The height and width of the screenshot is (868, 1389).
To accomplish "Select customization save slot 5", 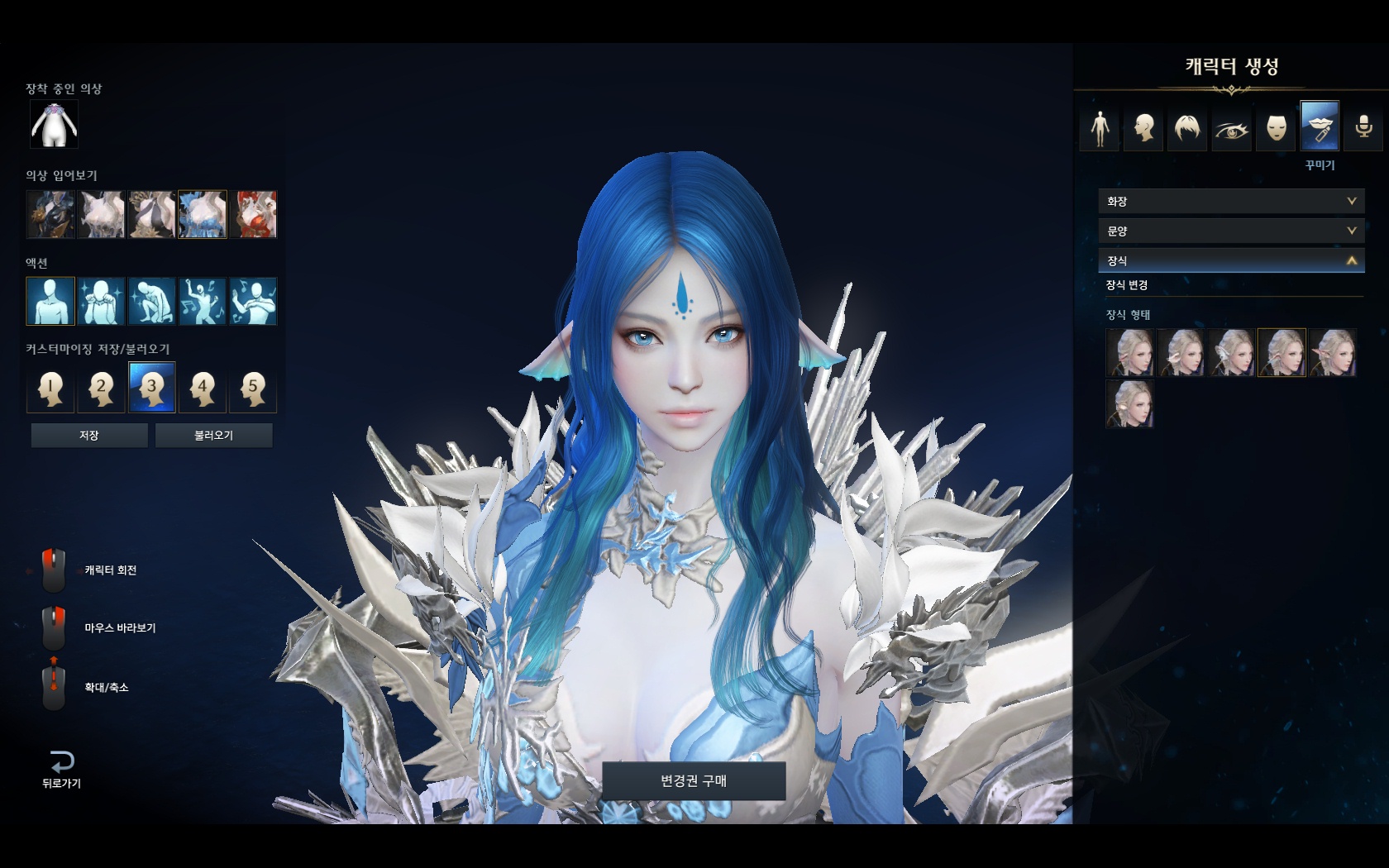I will (253, 387).
